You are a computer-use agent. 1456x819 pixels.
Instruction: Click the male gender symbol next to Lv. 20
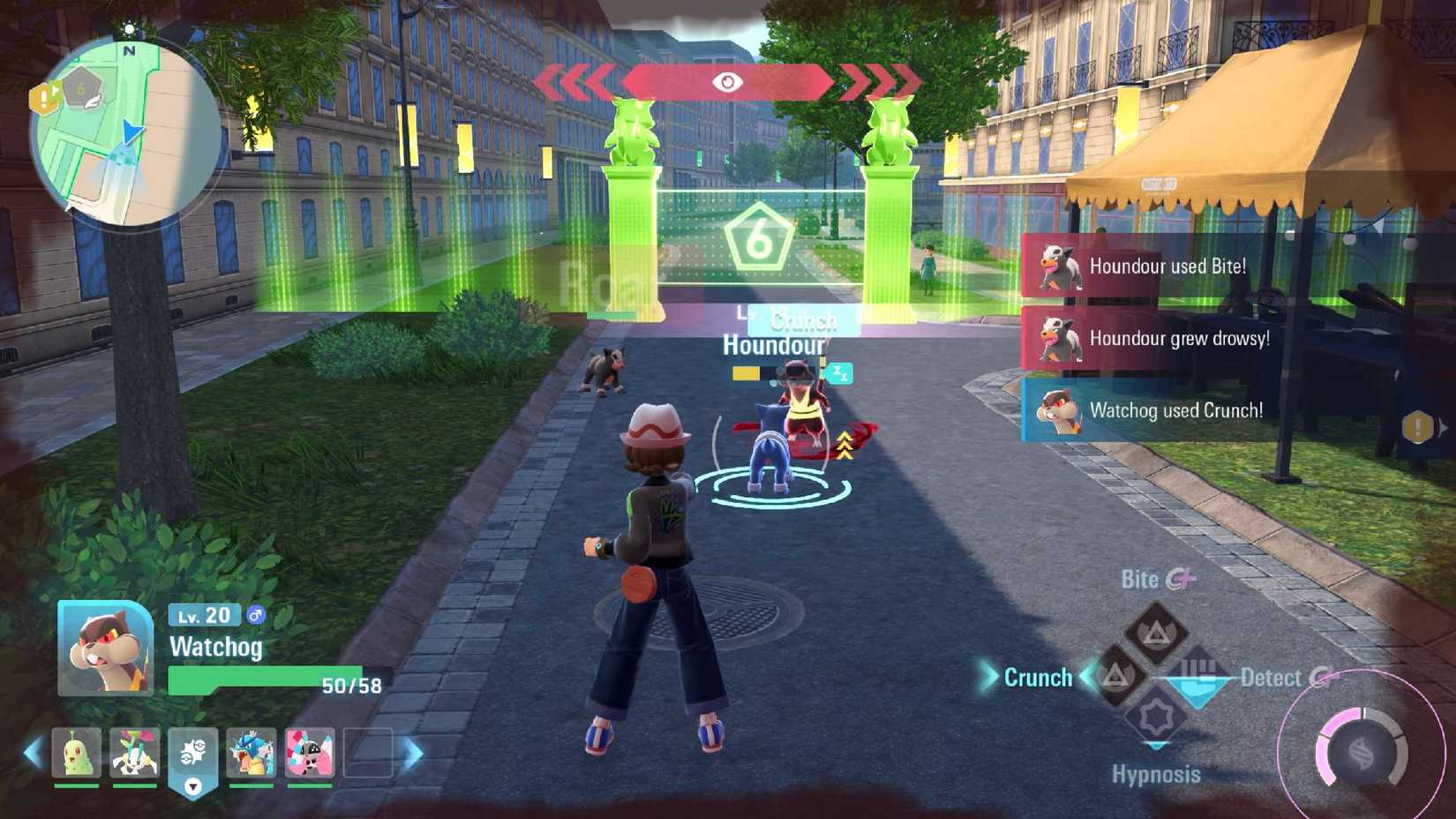(256, 615)
